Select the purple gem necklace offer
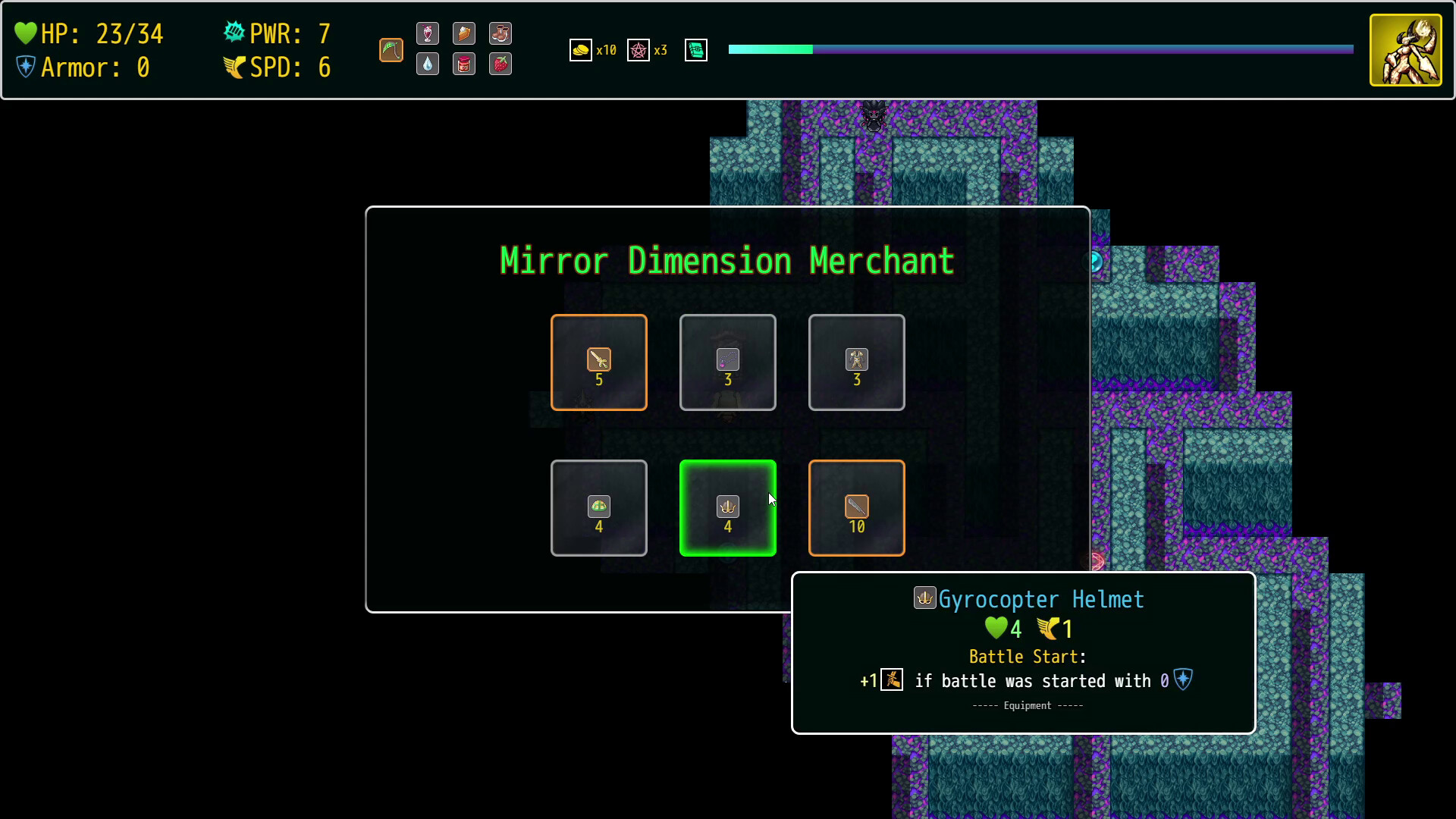The height and width of the screenshot is (819, 1456). (727, 362)
